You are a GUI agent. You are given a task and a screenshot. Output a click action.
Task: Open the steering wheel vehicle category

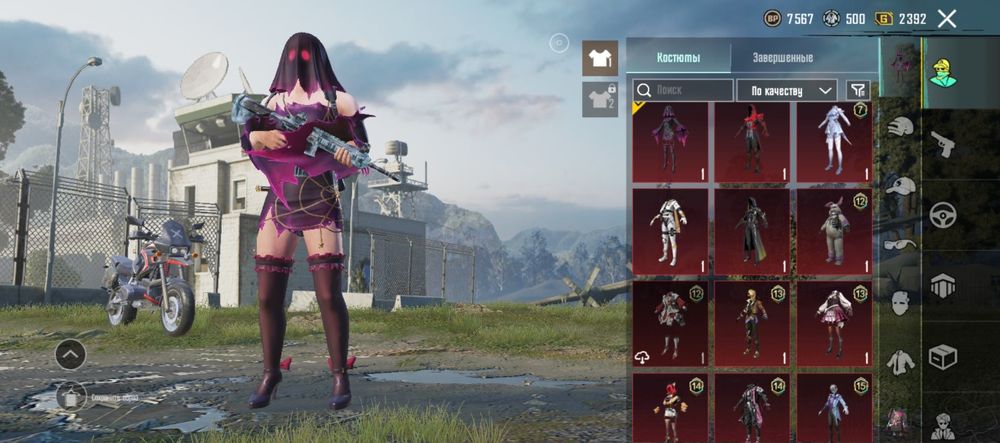pos(942,215)
